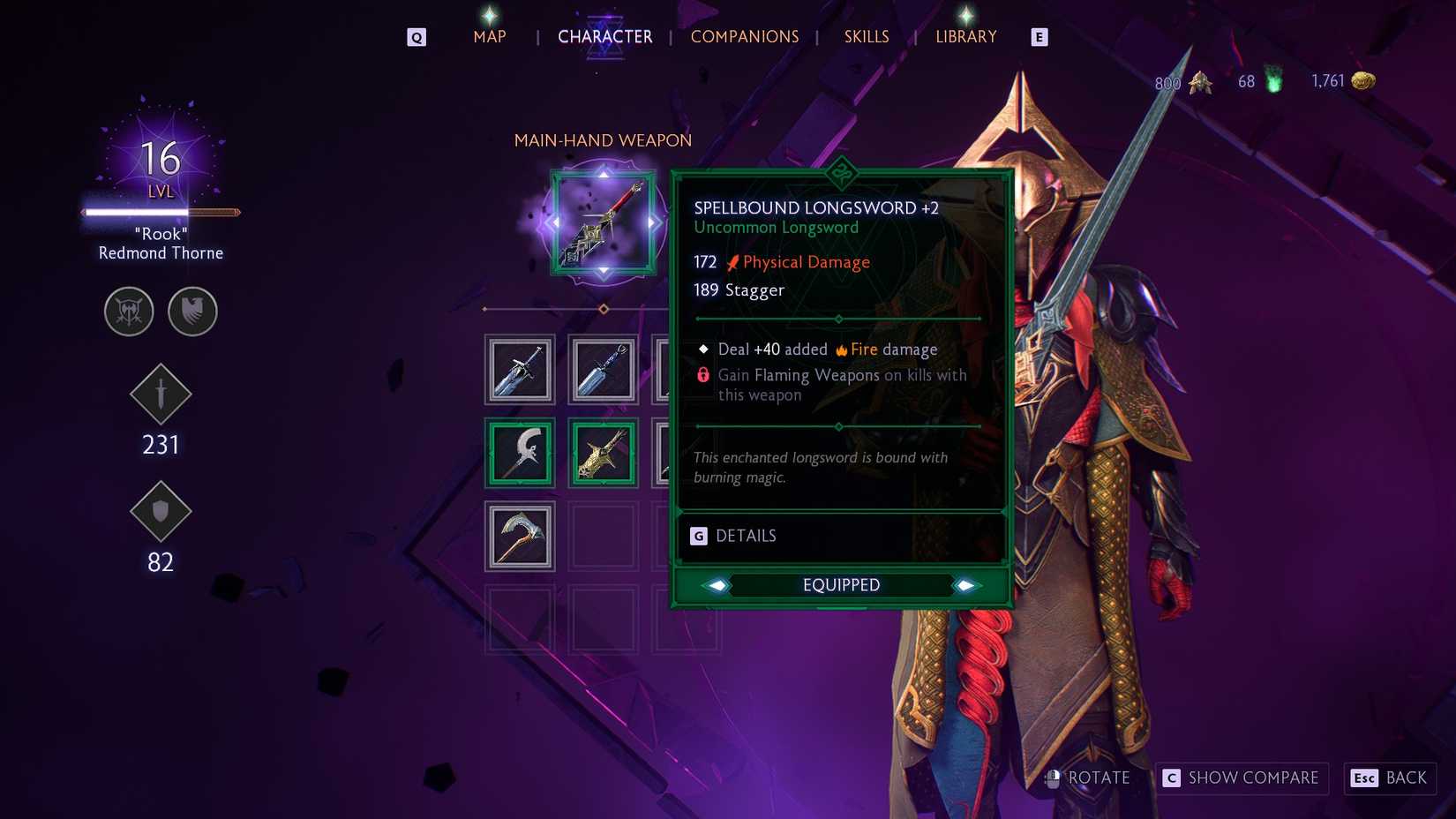Select the equipped Spellbound Longsword thumbnail
1456x819 pixels.
pos(603,453)
